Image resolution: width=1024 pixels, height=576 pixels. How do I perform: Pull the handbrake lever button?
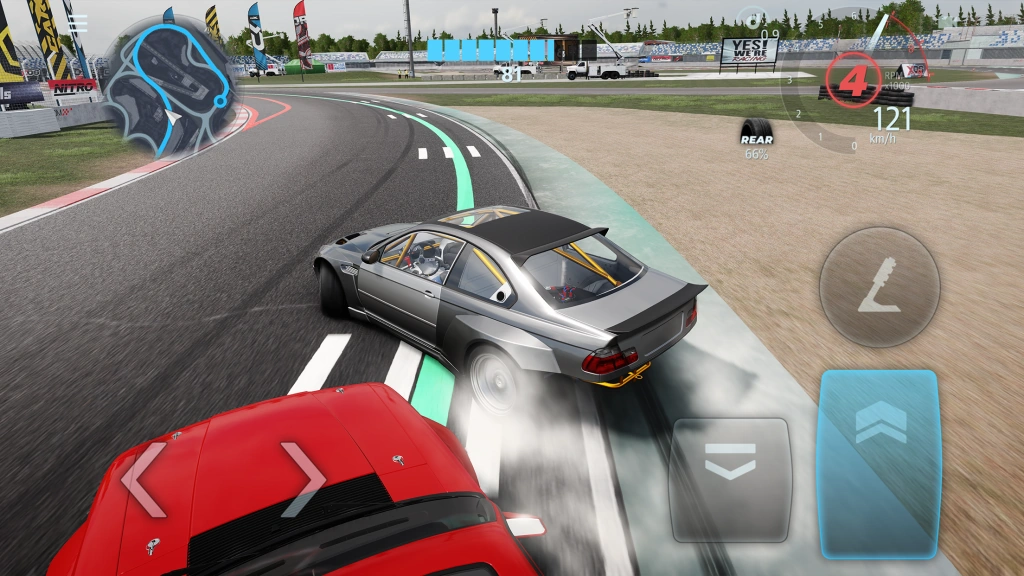[x=879, y=287]
